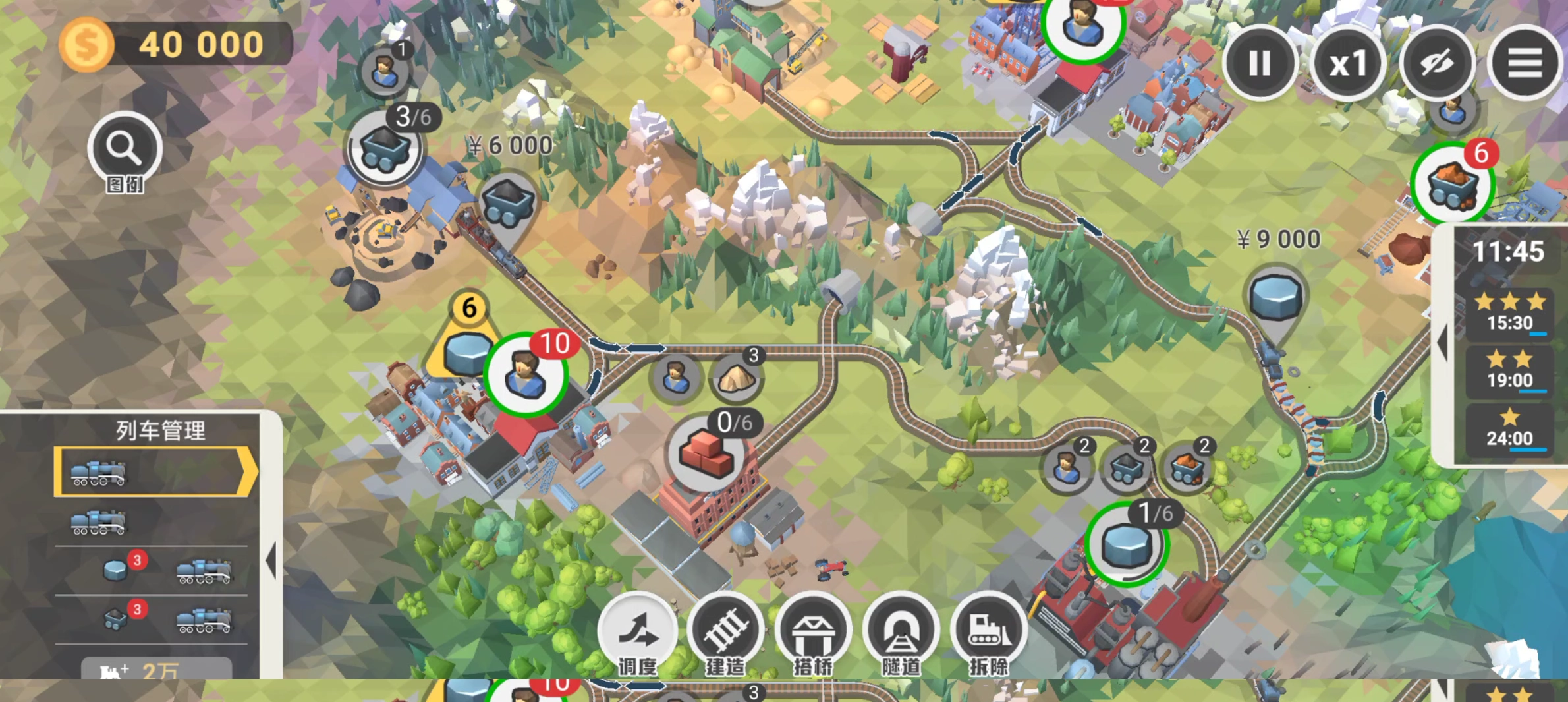The width and height of the screenshot is (1568, 702).
Task: Select the highlighted first train row
Action: (x=155, y=472)
